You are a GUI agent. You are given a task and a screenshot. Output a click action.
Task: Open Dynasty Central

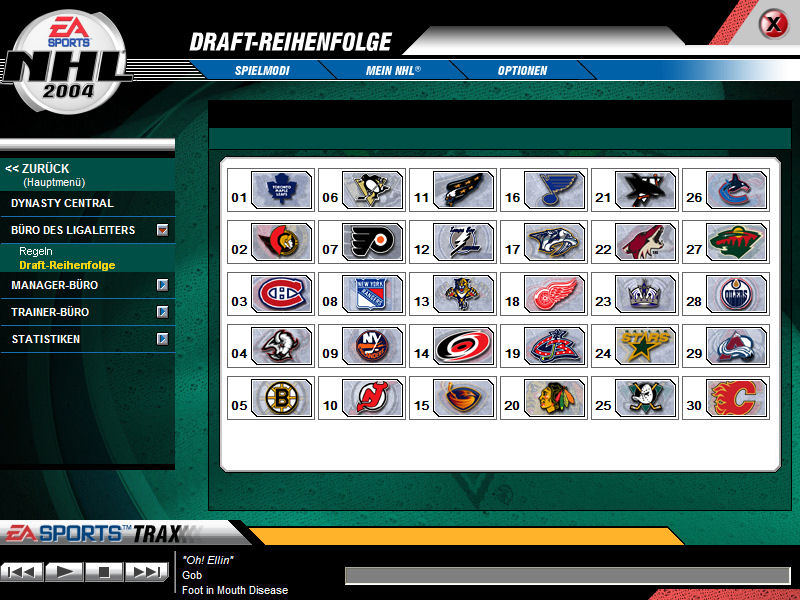coord(62,203)
